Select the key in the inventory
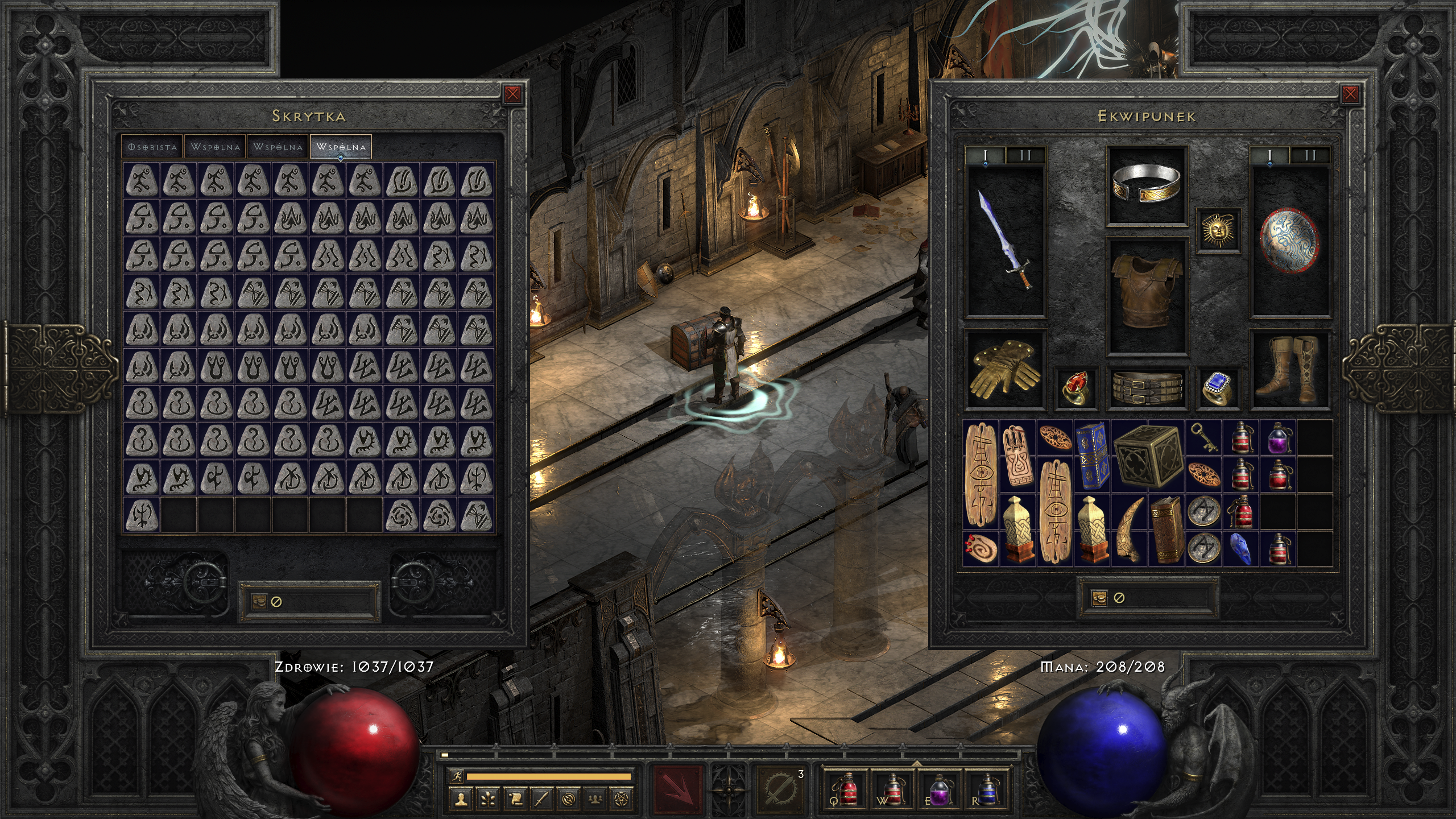This screenshot has width=1456, height=819. click(x=1203, y=437)
